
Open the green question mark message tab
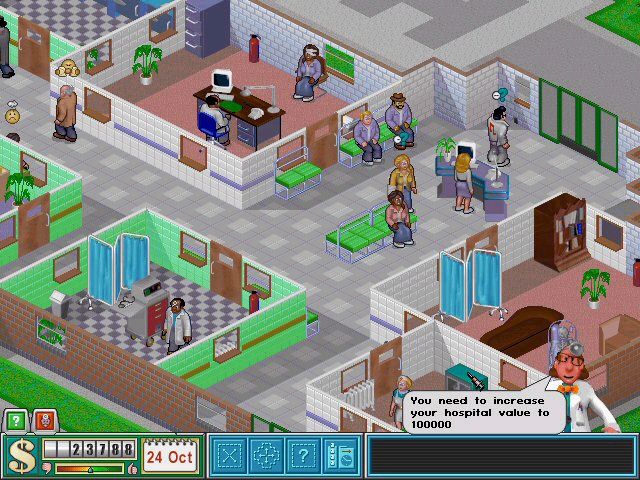click(16, 421)
